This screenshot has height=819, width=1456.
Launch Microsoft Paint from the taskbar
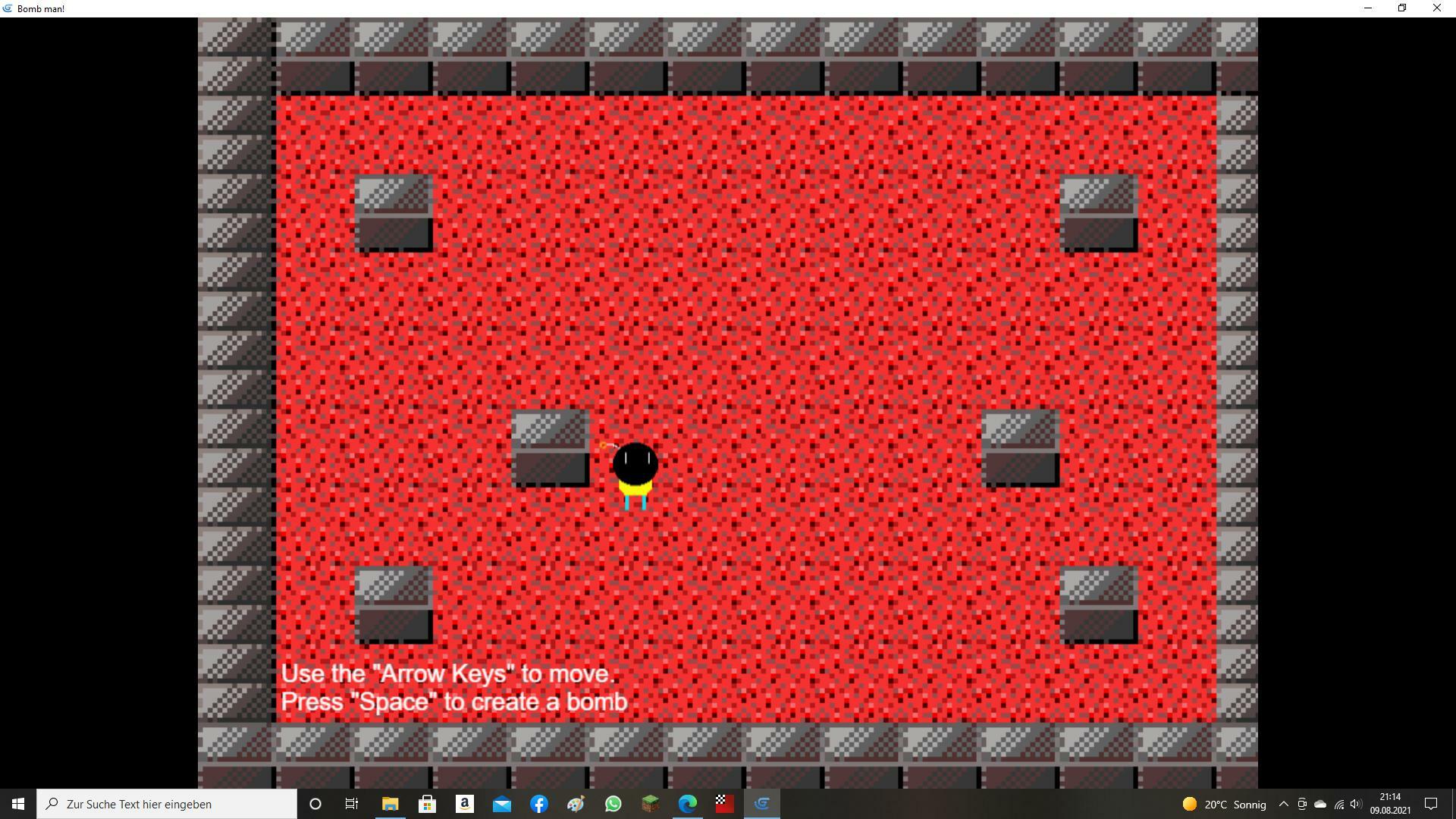point(576,804)
